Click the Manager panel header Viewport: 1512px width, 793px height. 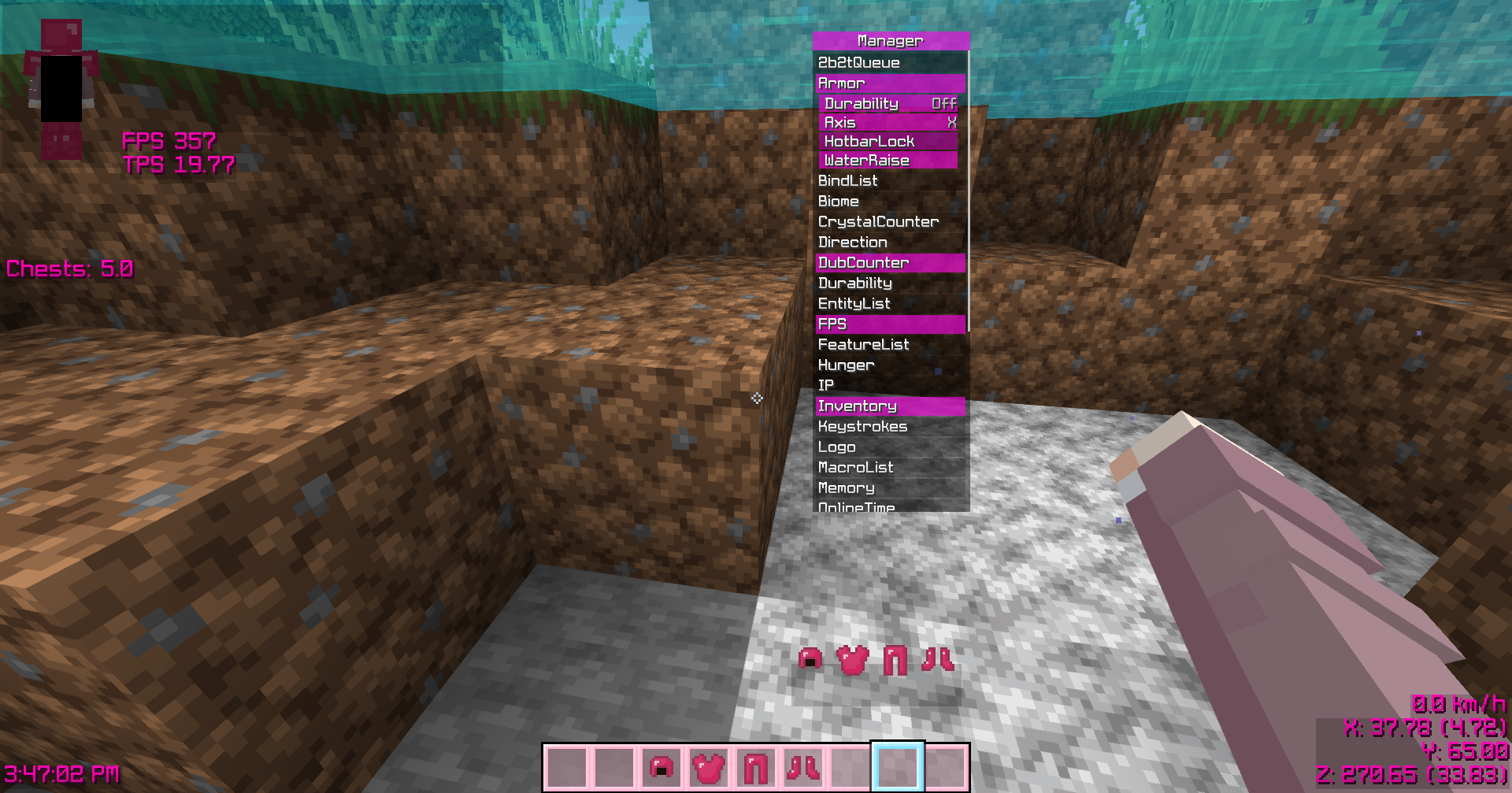pos(890,40)
